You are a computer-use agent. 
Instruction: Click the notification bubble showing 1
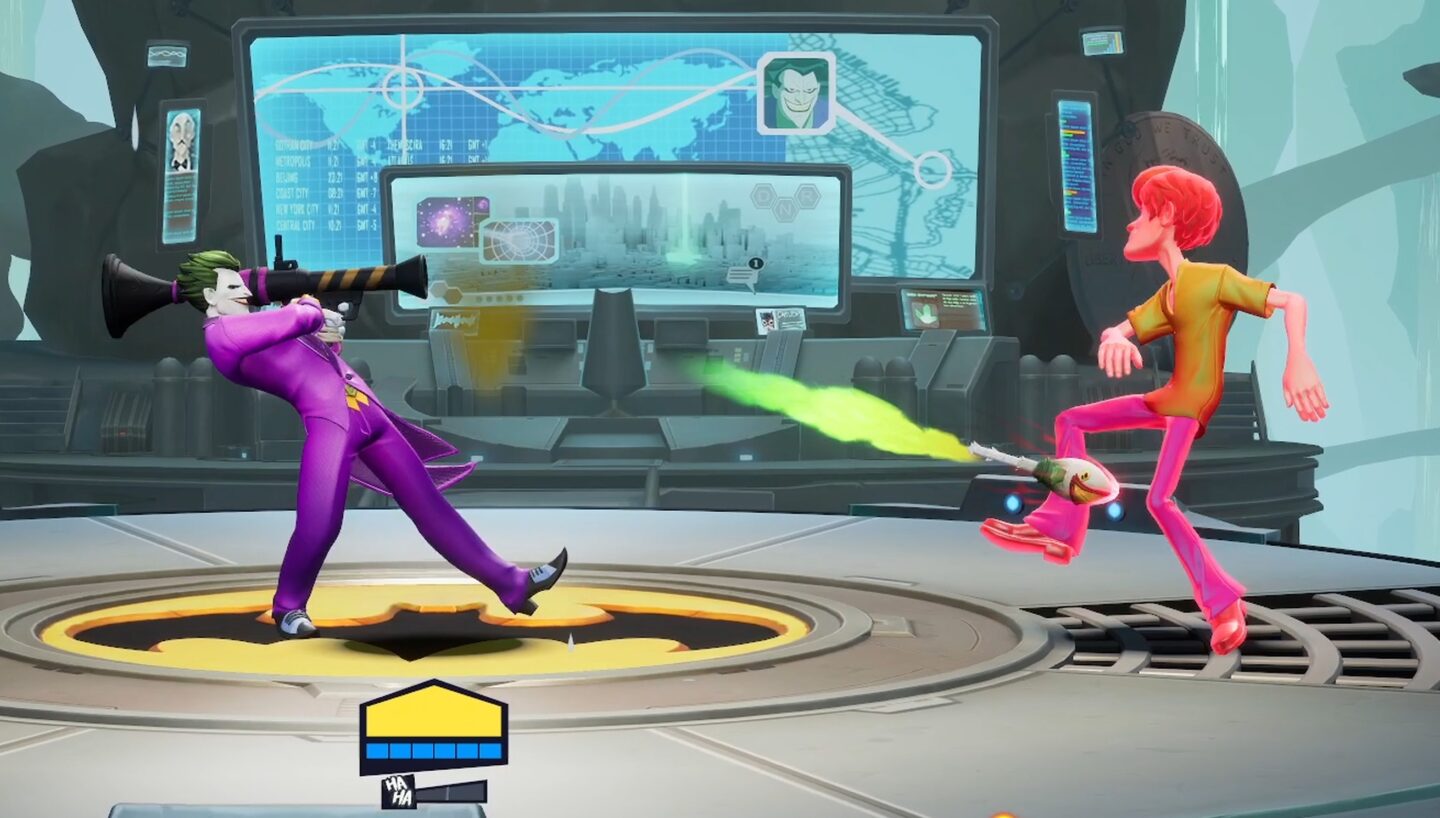tap(756, 264)
